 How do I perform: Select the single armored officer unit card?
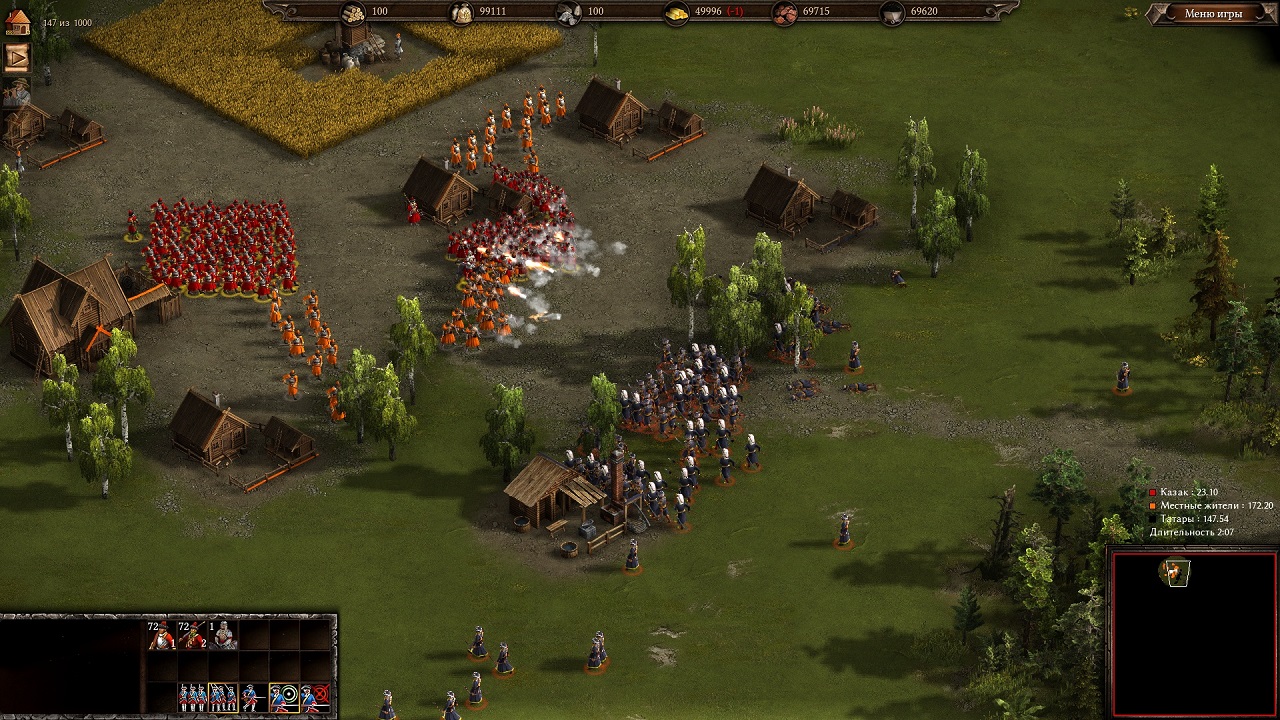coord(223,635)
